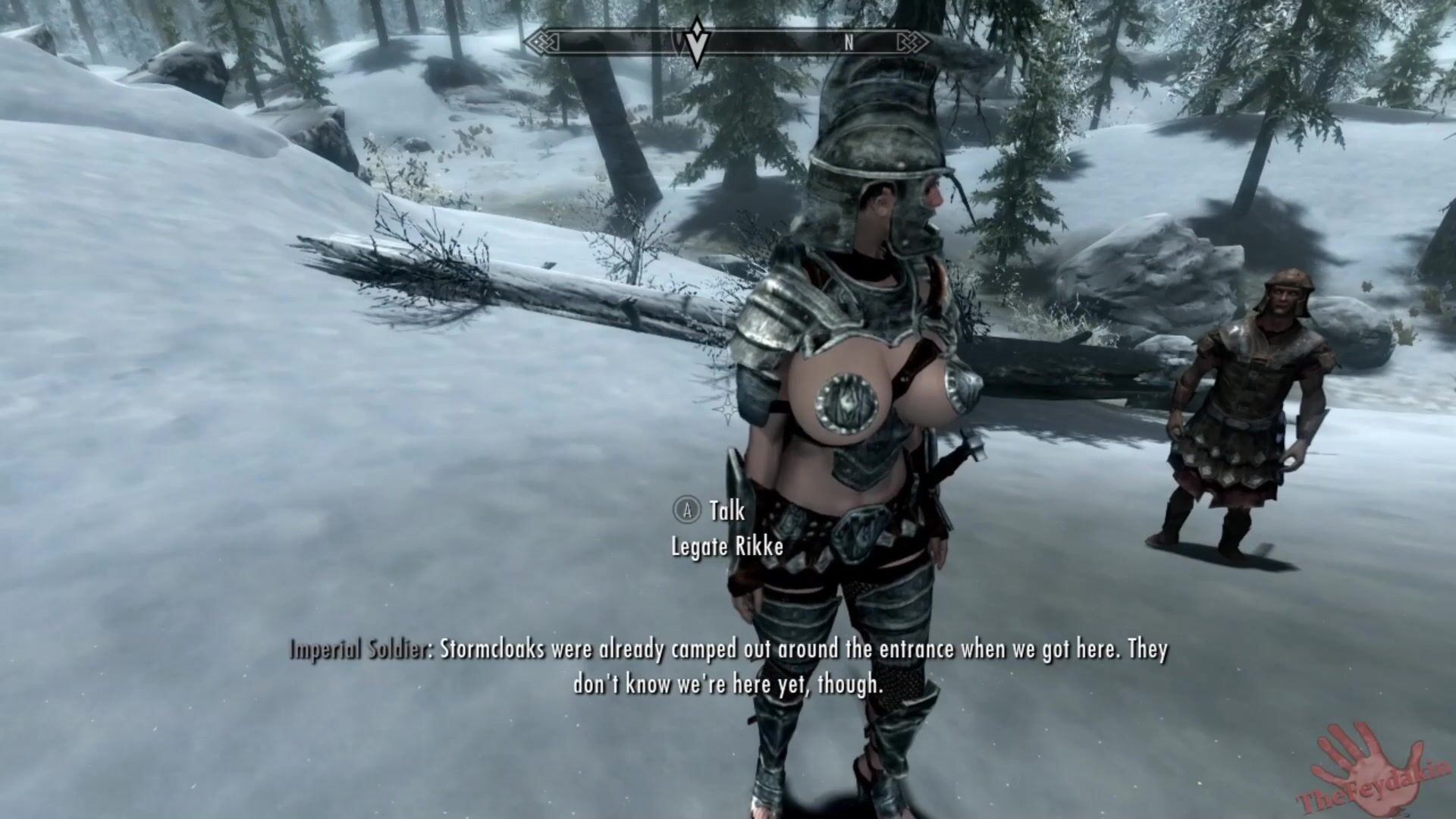This screenshot has width=1456, height=819.
Task: Select the quest arrow marker on the compass
Action: pos(696,44)
